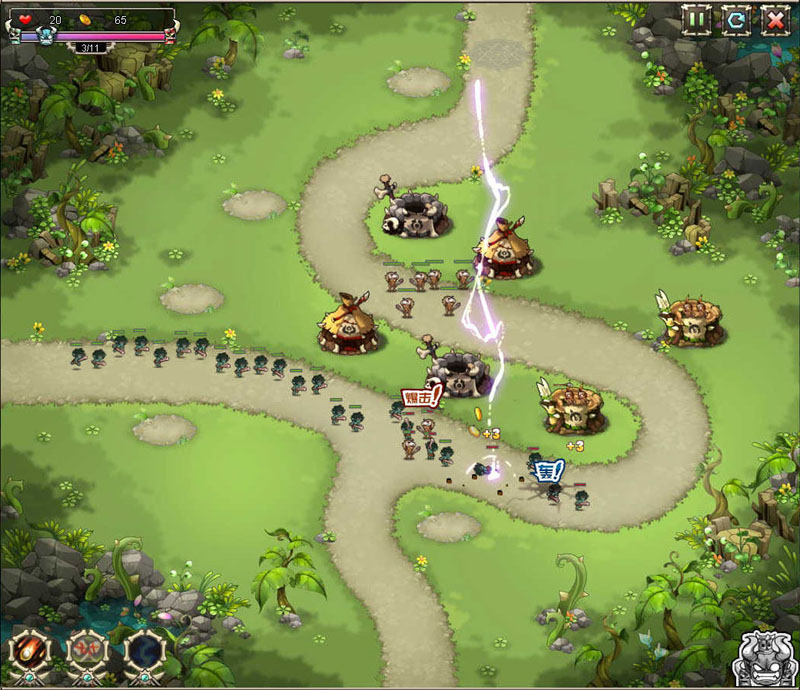800x690 pixels.
Task: Pause the game with the green pause button
Action: coord(698,19)
